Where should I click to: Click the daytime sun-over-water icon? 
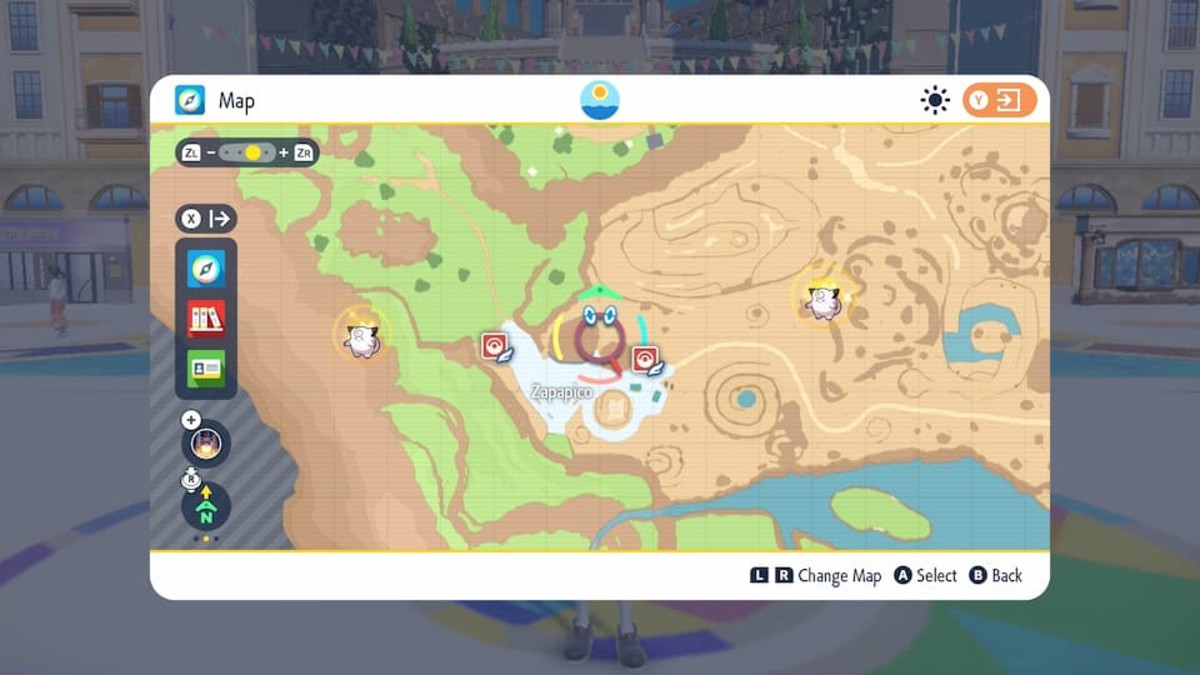tap(600, 100)
